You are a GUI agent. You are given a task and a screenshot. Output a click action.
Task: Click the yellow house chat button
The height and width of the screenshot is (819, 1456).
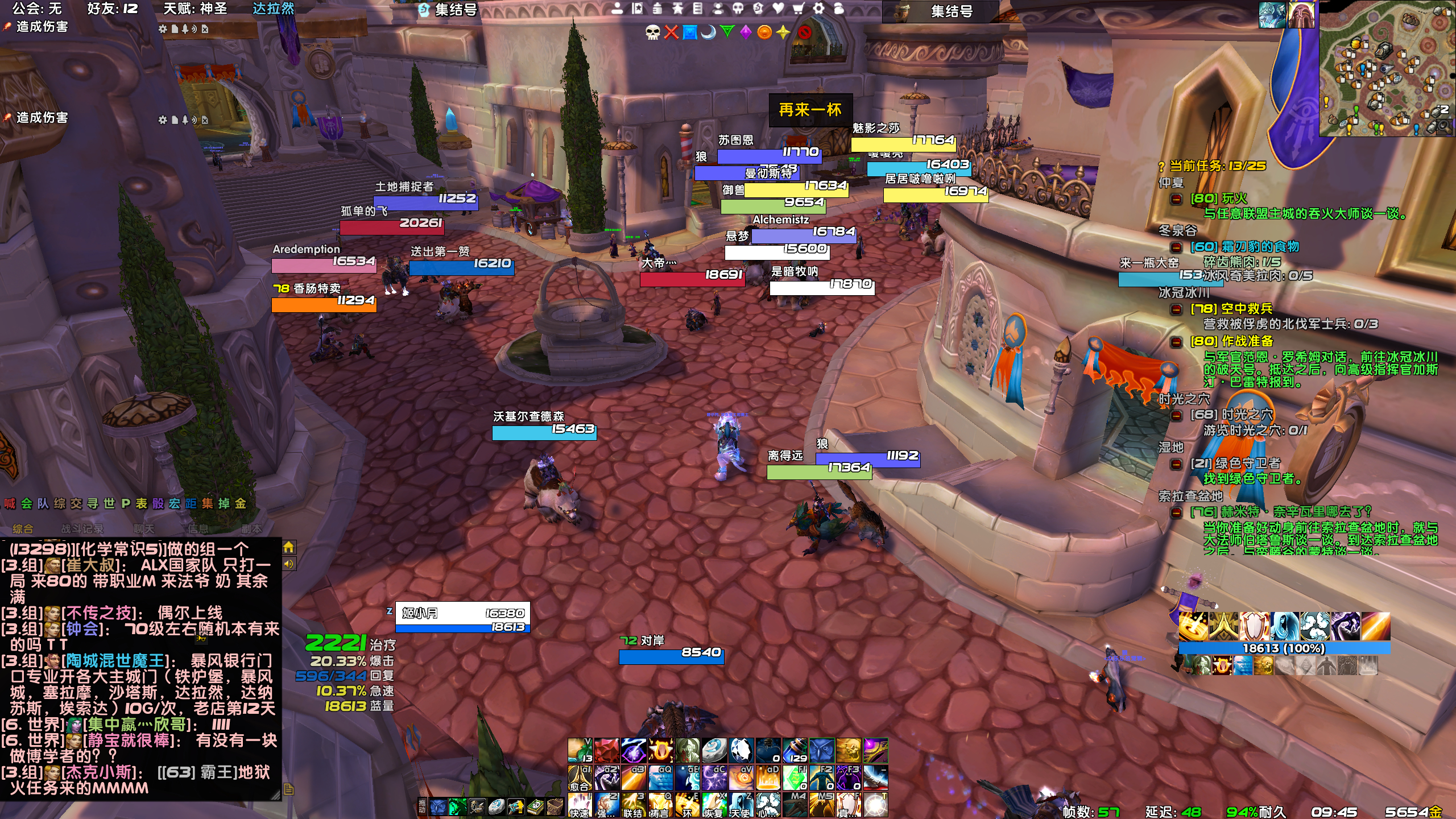tap(289, 547)
